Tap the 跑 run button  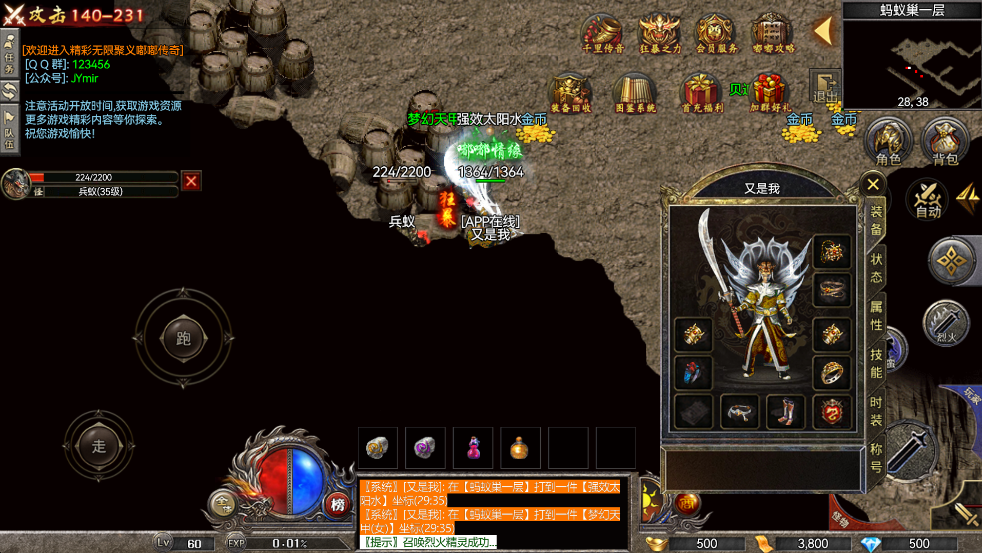click(183, 338)
